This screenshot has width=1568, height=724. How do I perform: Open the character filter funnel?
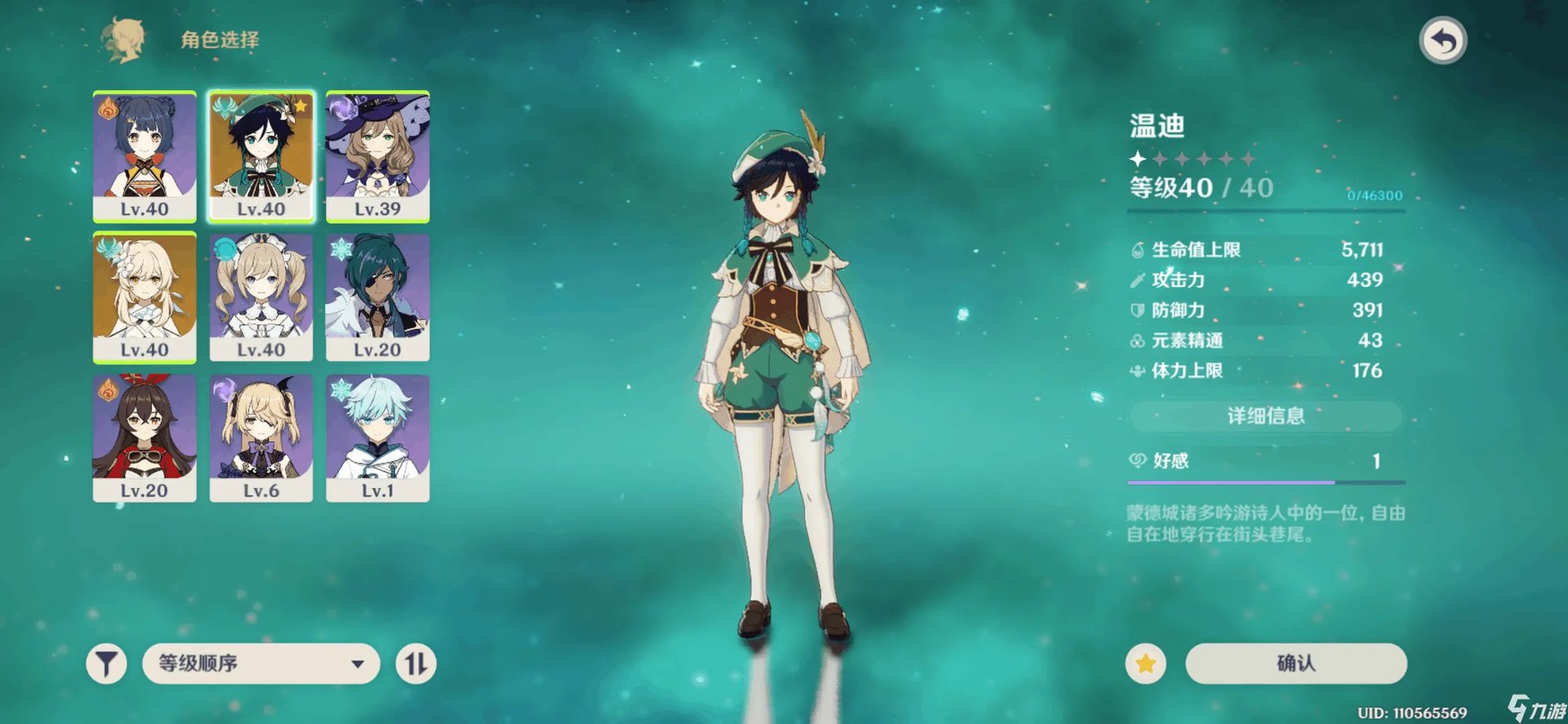coord(106,664)
